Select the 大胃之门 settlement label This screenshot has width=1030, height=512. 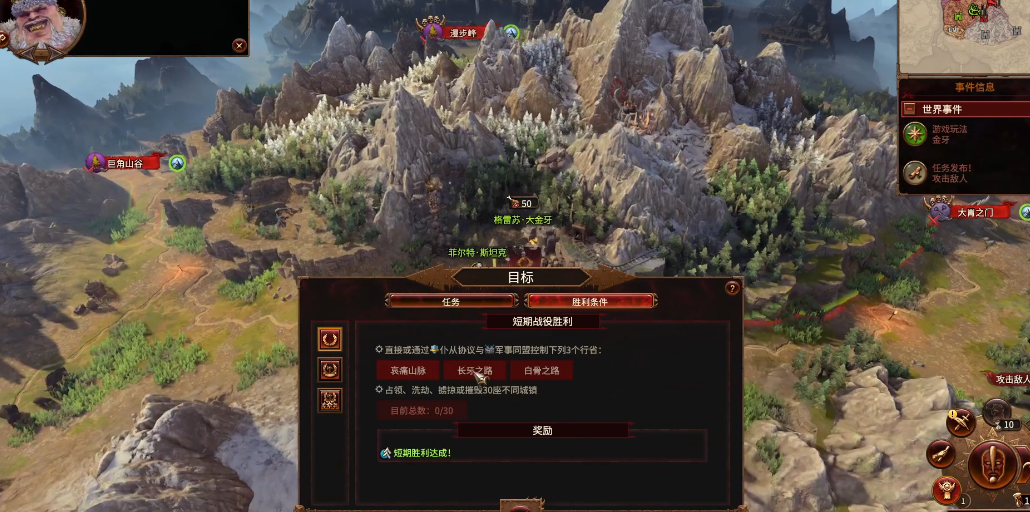(975, 212)
